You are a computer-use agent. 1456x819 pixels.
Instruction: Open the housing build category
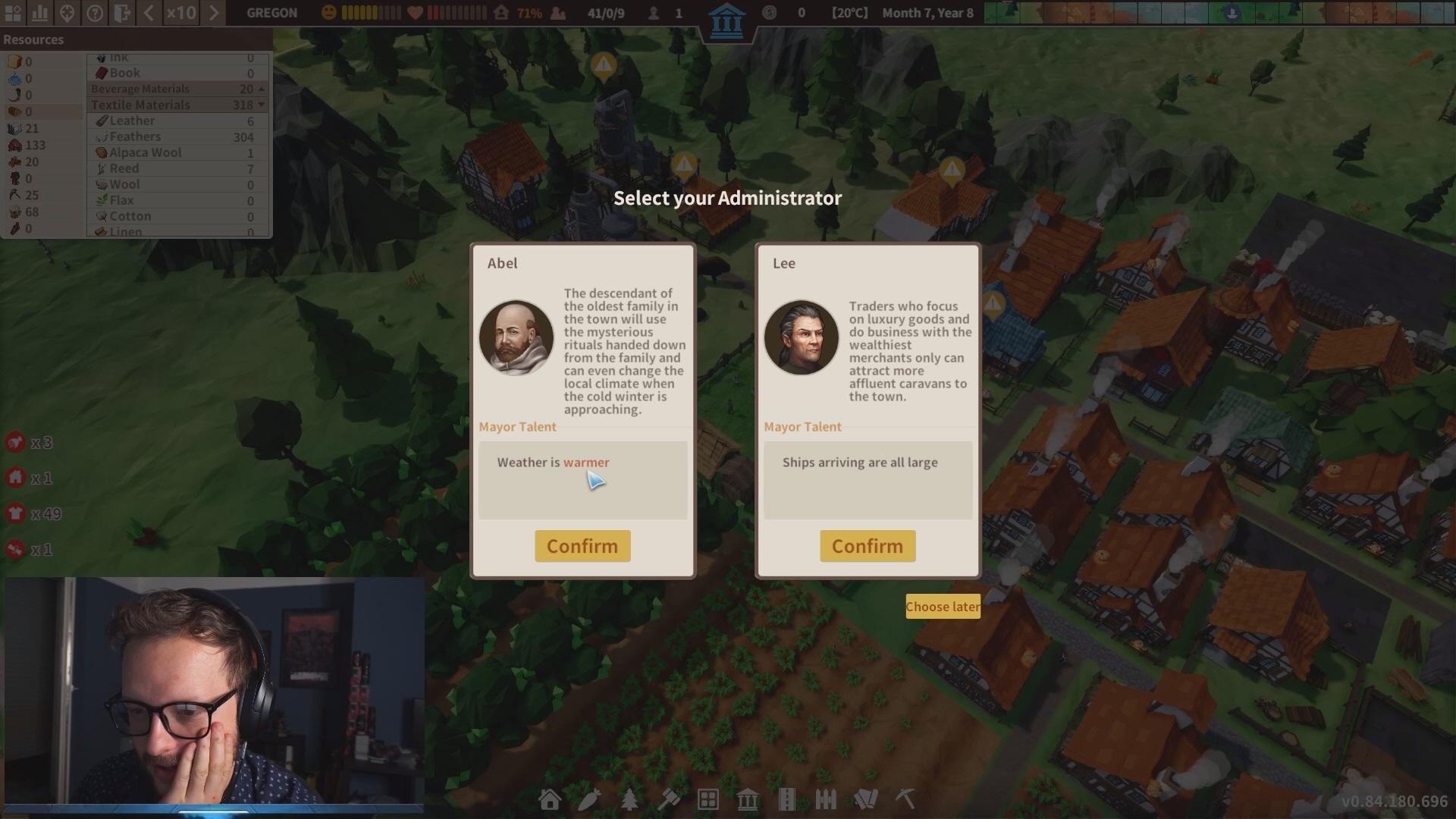click(550, 799)
